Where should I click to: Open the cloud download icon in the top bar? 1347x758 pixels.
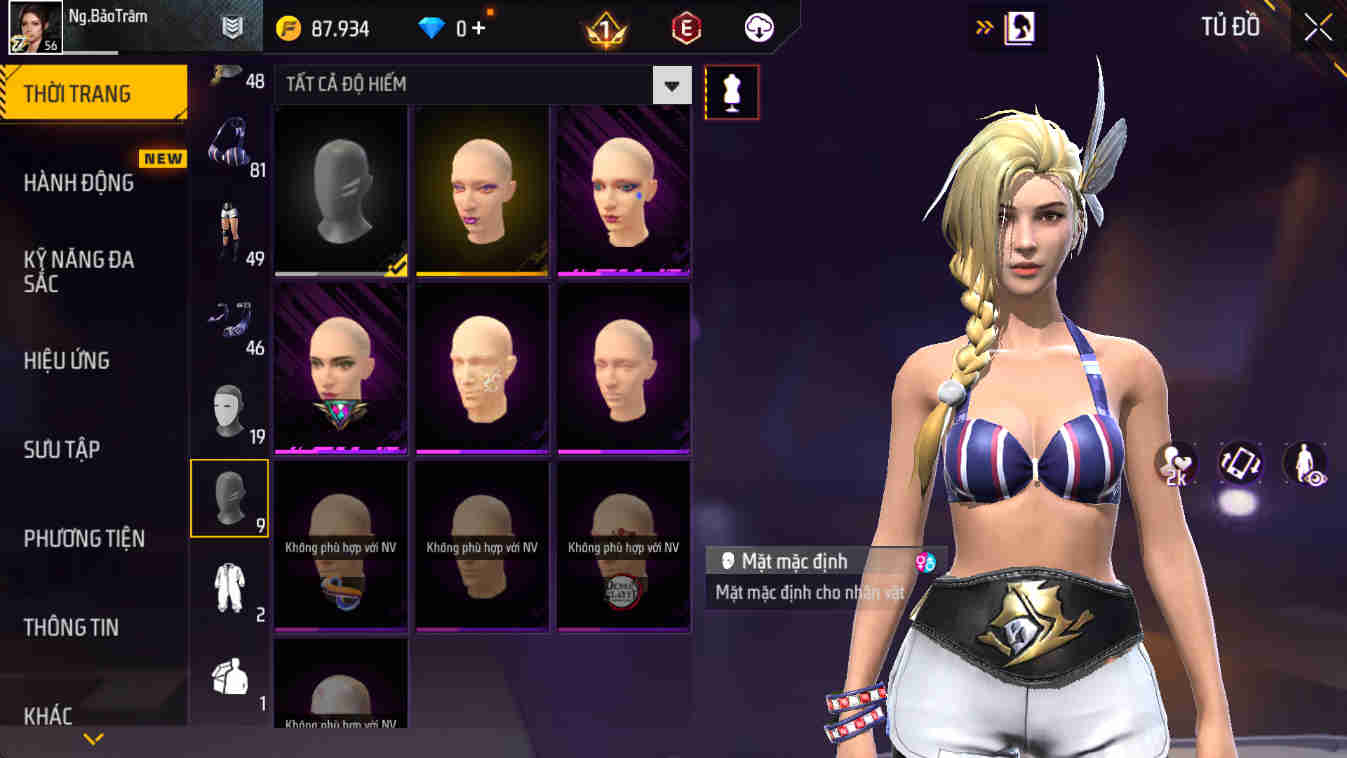tap(757, 27)
